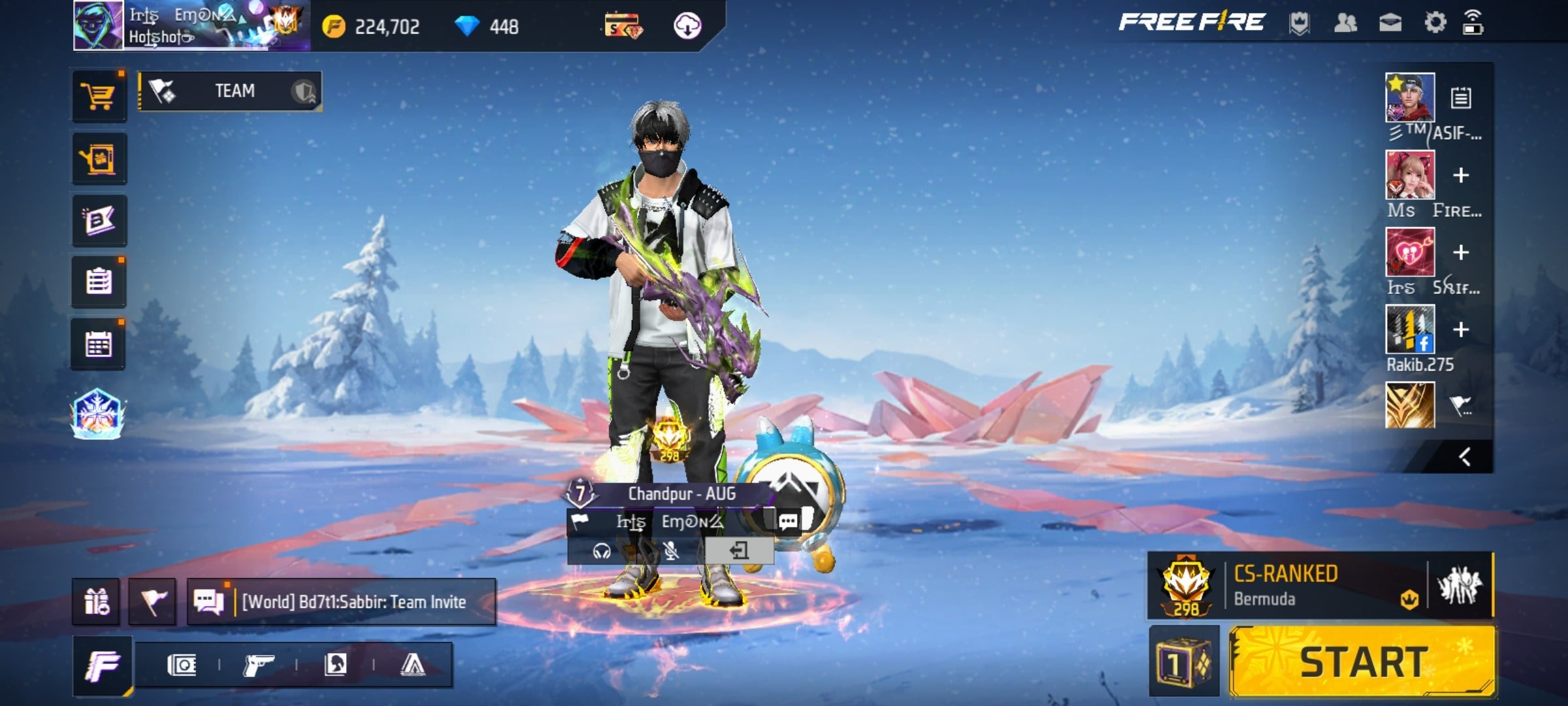Invite friend Ms Fire with plus button
The width and height of the screenshot is (1568, 706).
tap(1461, 175)
